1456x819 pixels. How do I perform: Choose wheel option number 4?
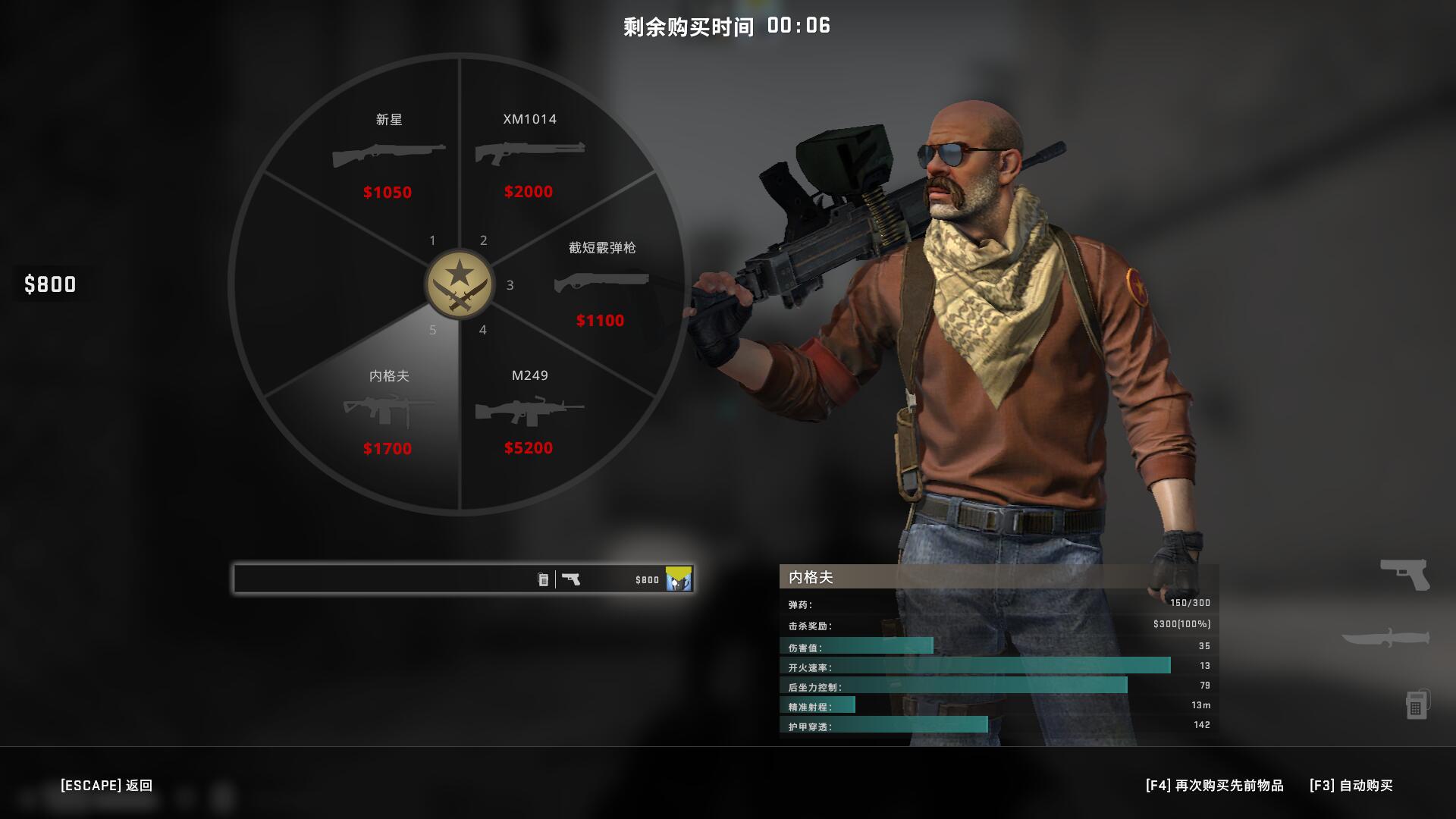(x=483, y=331)
